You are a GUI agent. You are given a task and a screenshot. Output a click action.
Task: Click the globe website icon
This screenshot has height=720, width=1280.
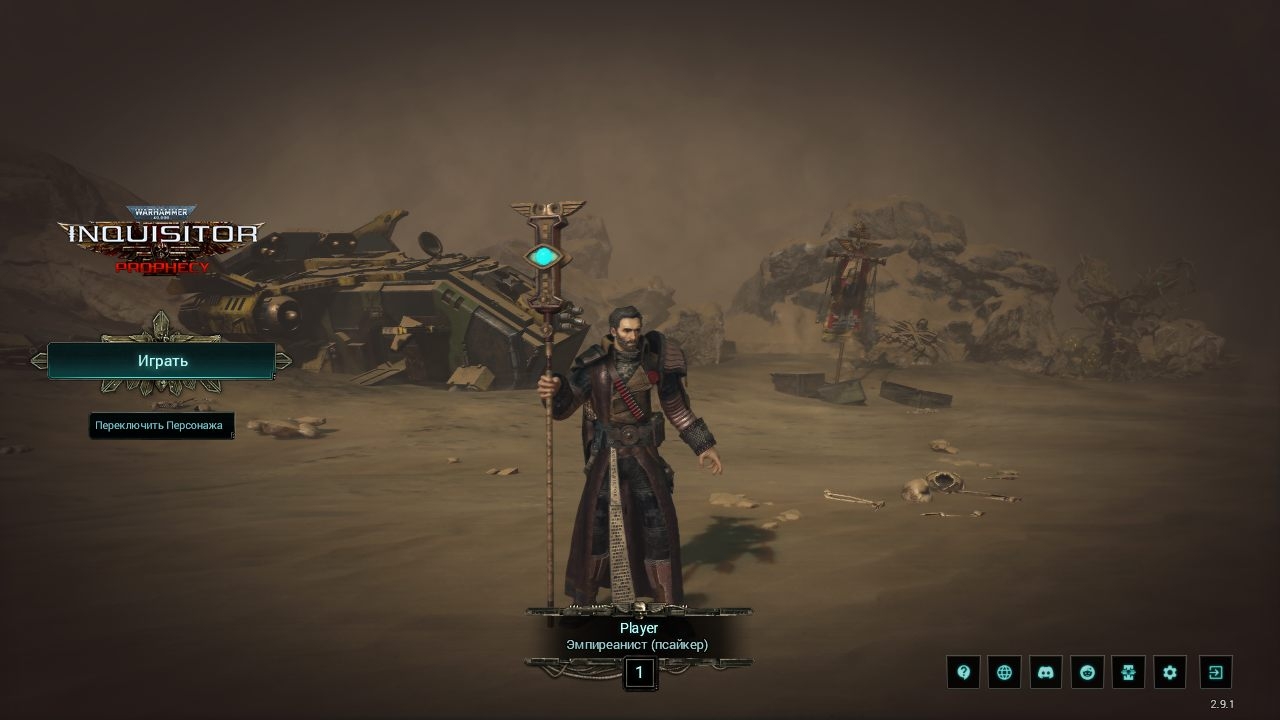(x=1004, y=672)
